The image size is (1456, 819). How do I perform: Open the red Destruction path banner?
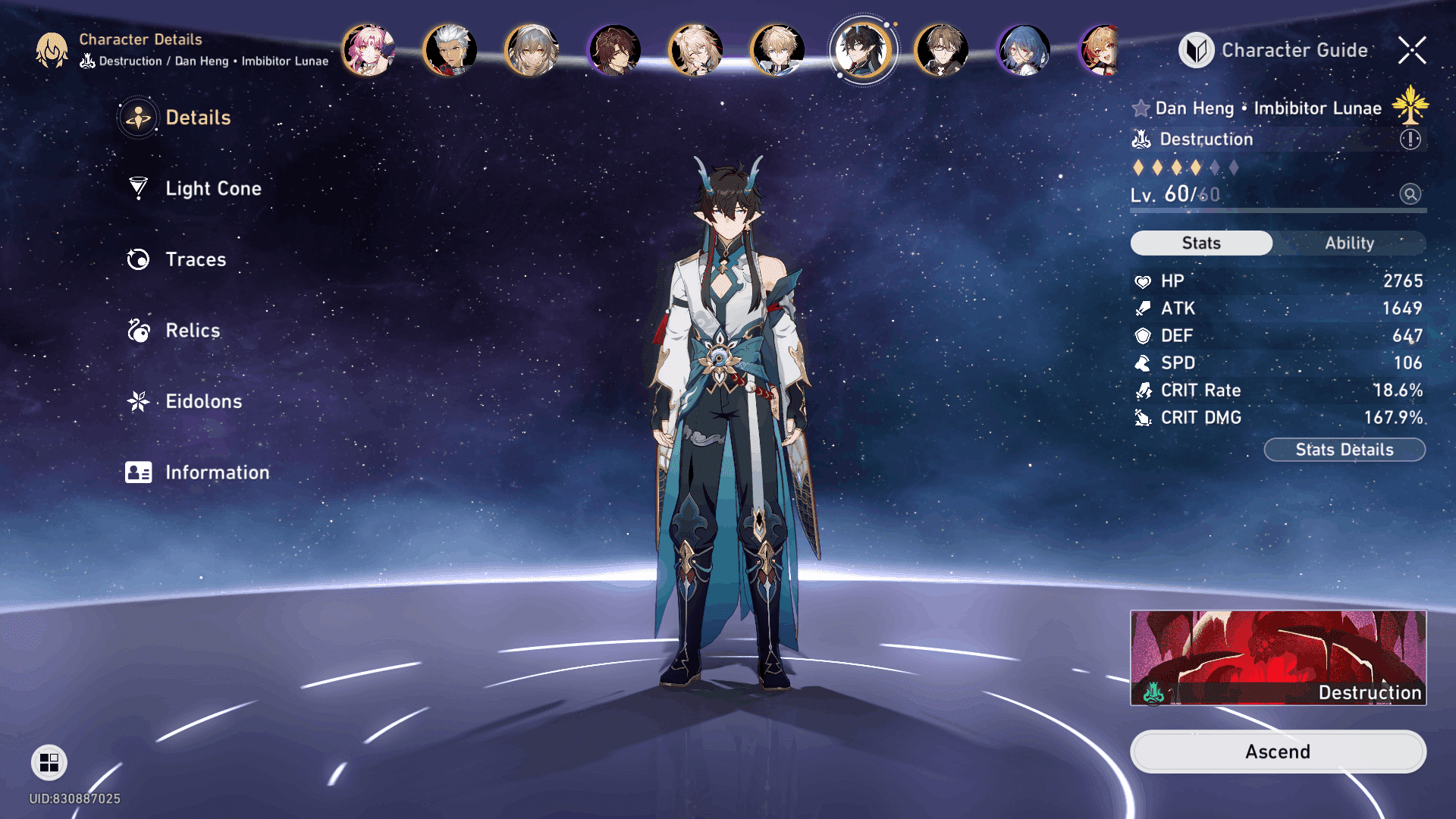pyautogui.click(x=1278, y=657)
